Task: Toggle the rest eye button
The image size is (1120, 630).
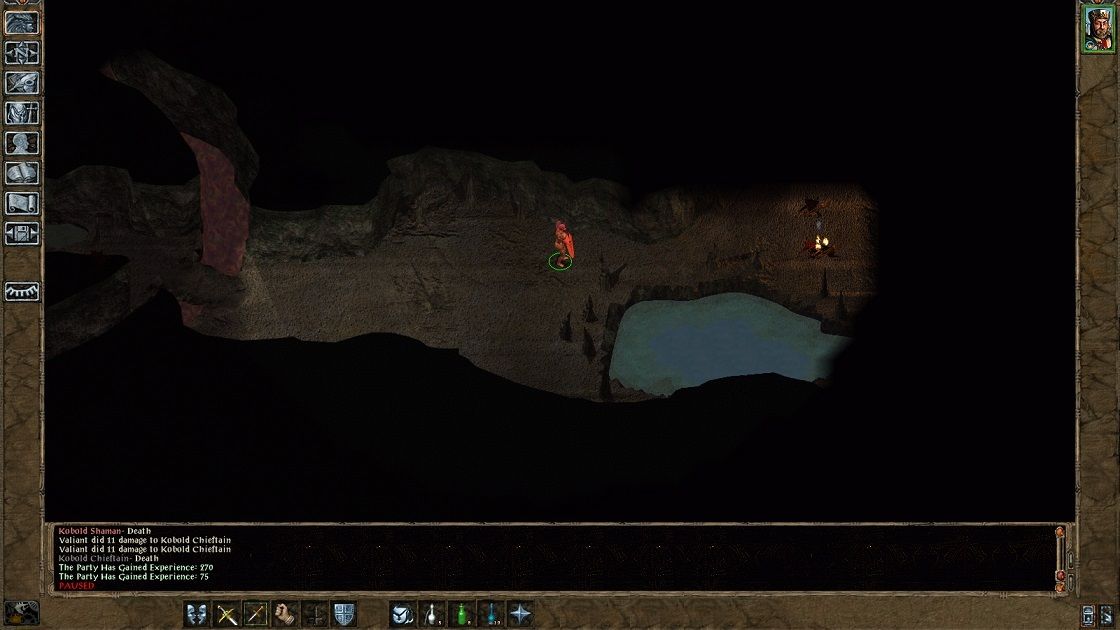Action: tap(22, 291)
